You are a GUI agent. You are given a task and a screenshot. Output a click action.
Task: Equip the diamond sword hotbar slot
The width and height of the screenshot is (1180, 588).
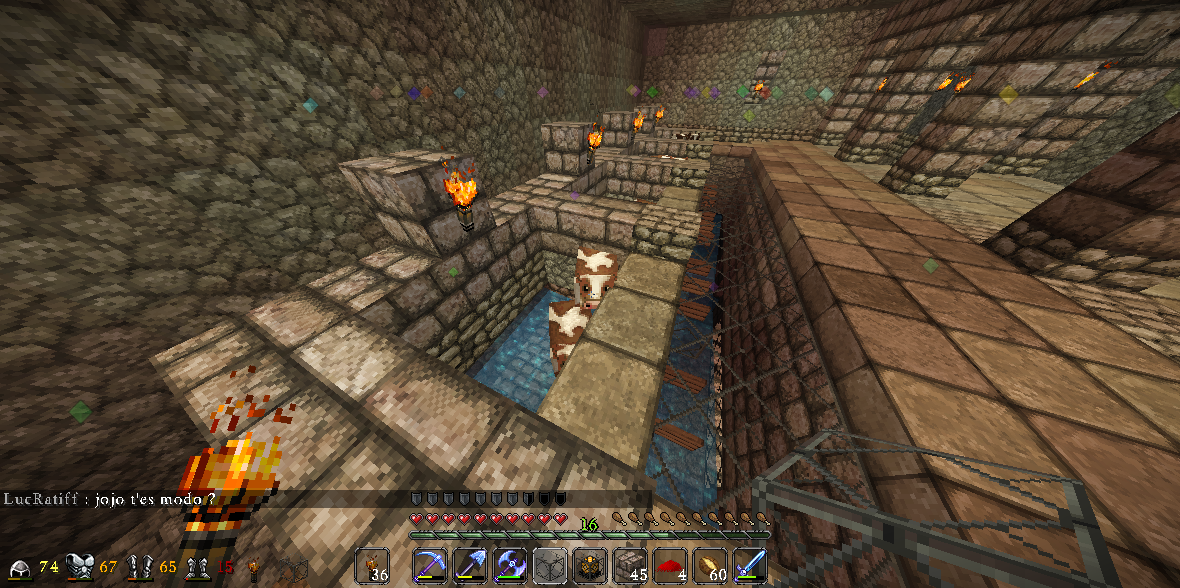[x=750, y=566]
